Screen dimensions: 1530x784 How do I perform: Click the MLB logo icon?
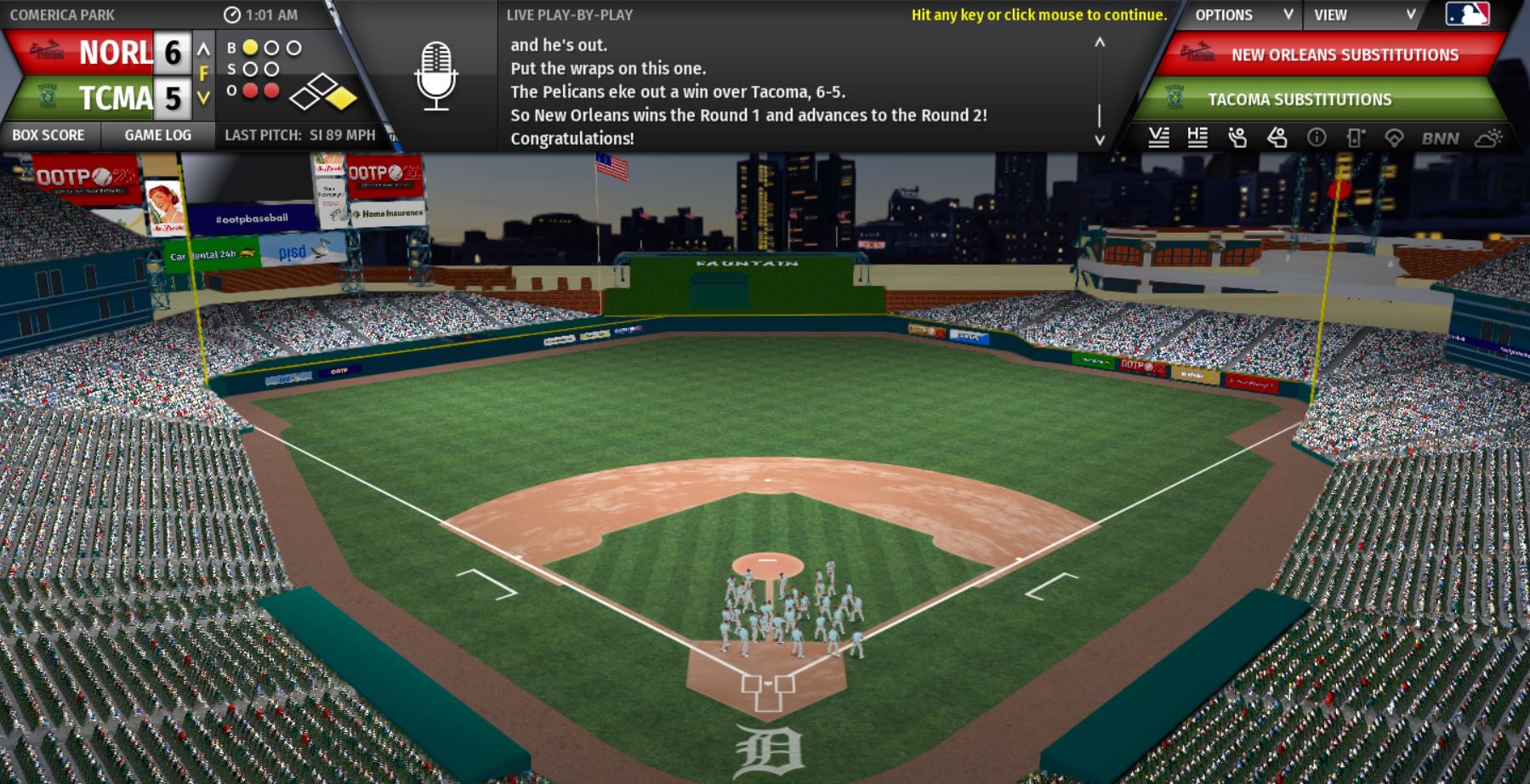click(x=1468, y=14)
